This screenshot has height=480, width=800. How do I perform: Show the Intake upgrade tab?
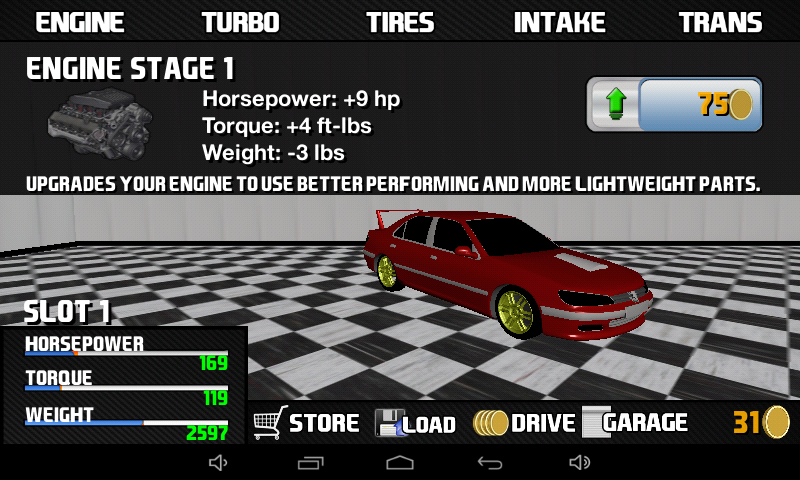[560, 22]
